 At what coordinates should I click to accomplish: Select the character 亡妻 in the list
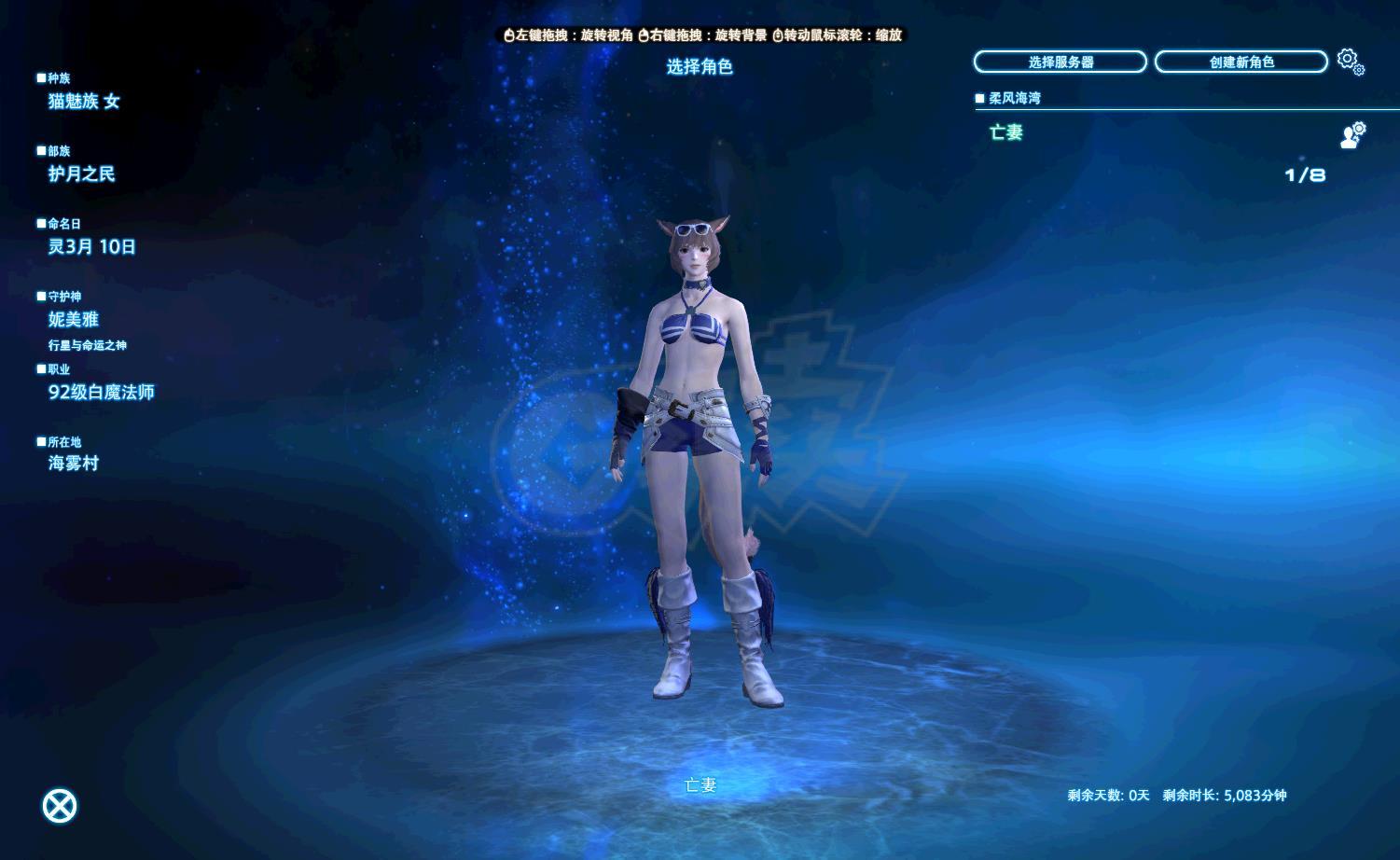(1007, 132)
